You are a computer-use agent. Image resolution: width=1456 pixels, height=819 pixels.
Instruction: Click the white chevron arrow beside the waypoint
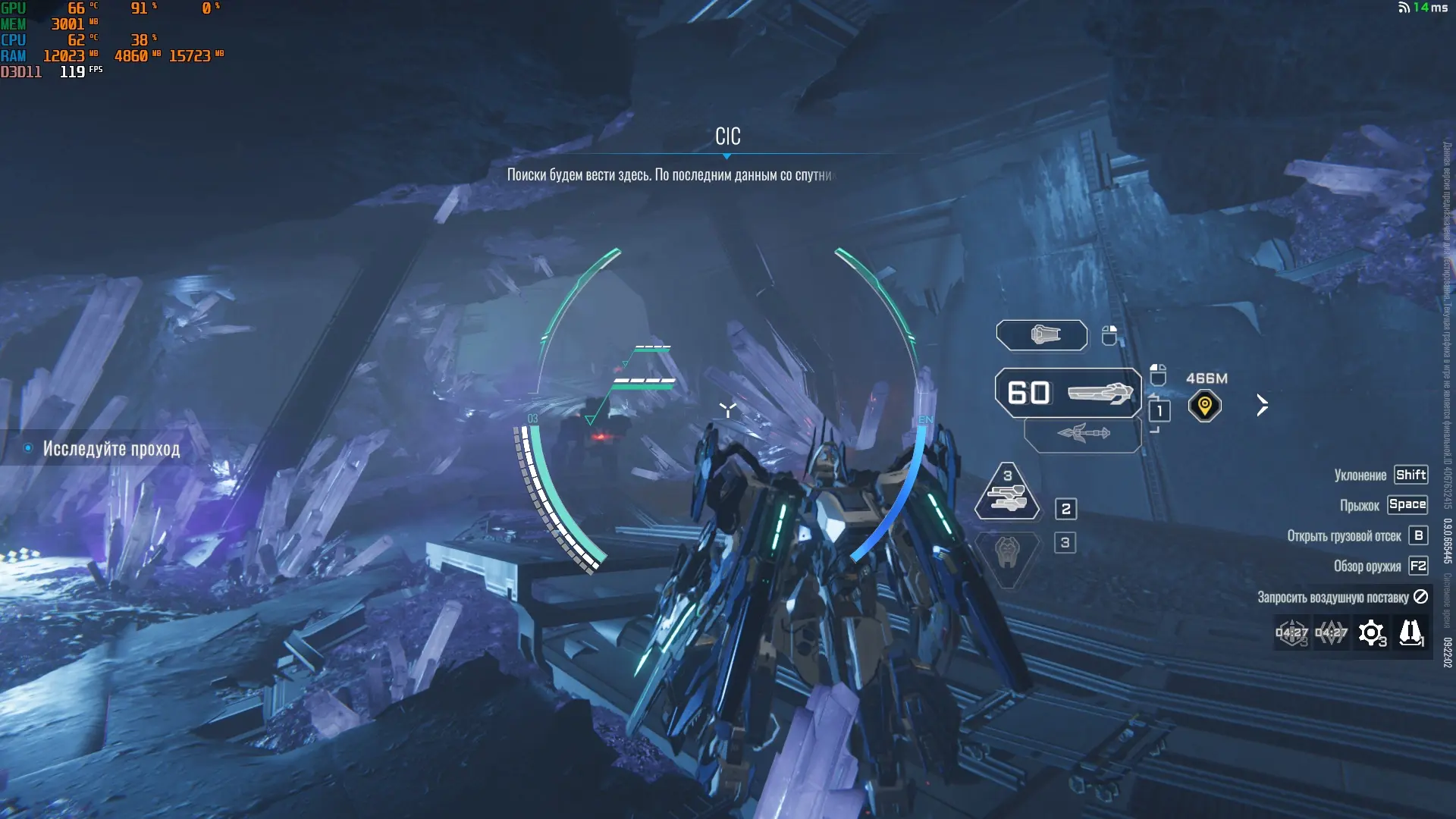pos(1262,405)
